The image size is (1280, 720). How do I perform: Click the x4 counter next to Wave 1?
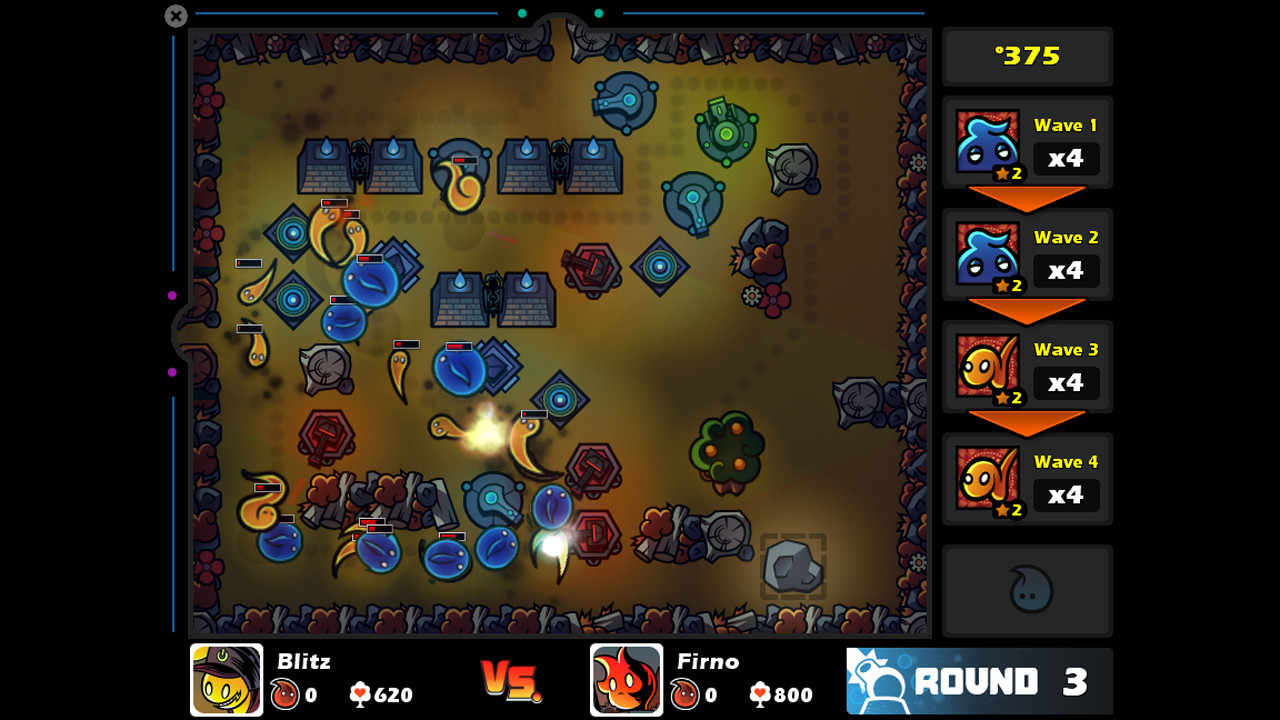point(1066,159)
